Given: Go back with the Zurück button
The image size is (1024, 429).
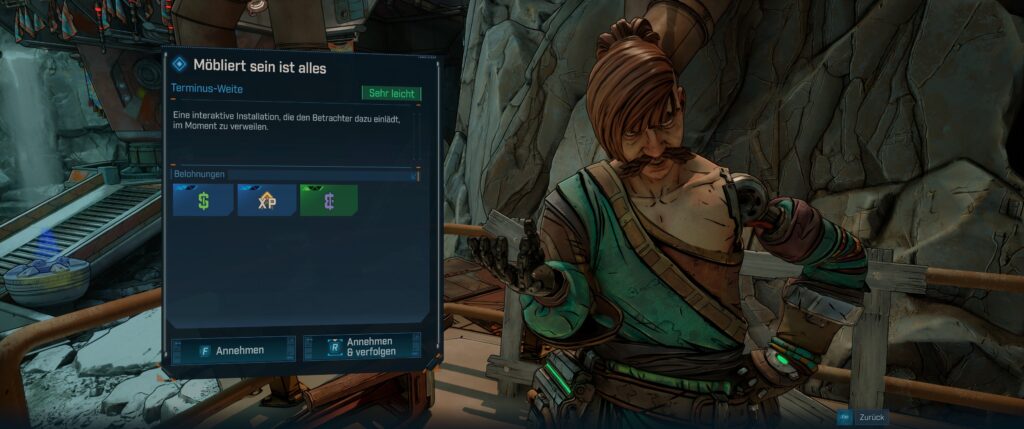Looking at the screenshot, I should tap(863, 417).
